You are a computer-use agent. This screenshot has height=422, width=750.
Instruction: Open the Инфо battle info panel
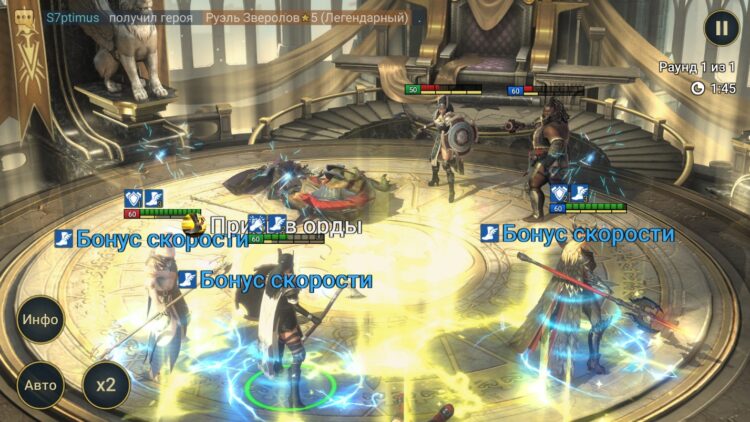coord(41,320)
